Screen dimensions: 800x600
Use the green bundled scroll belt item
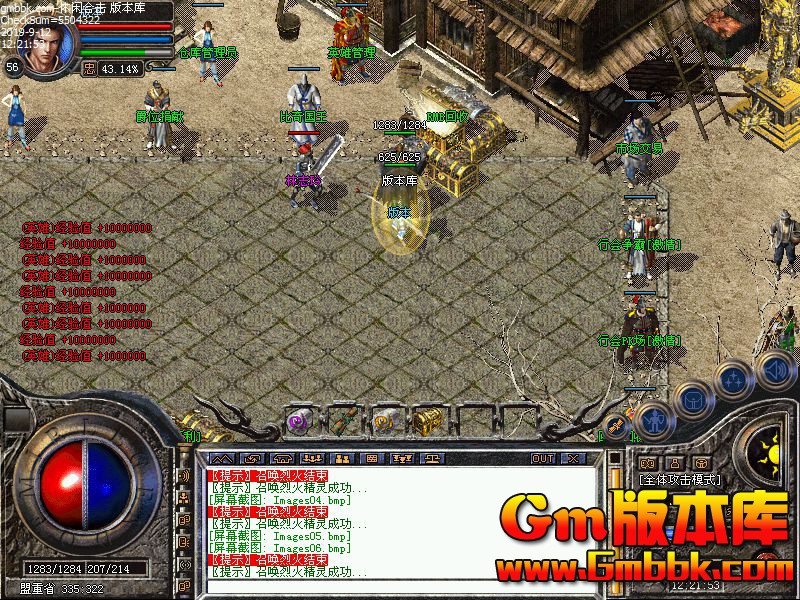point(343,421)
